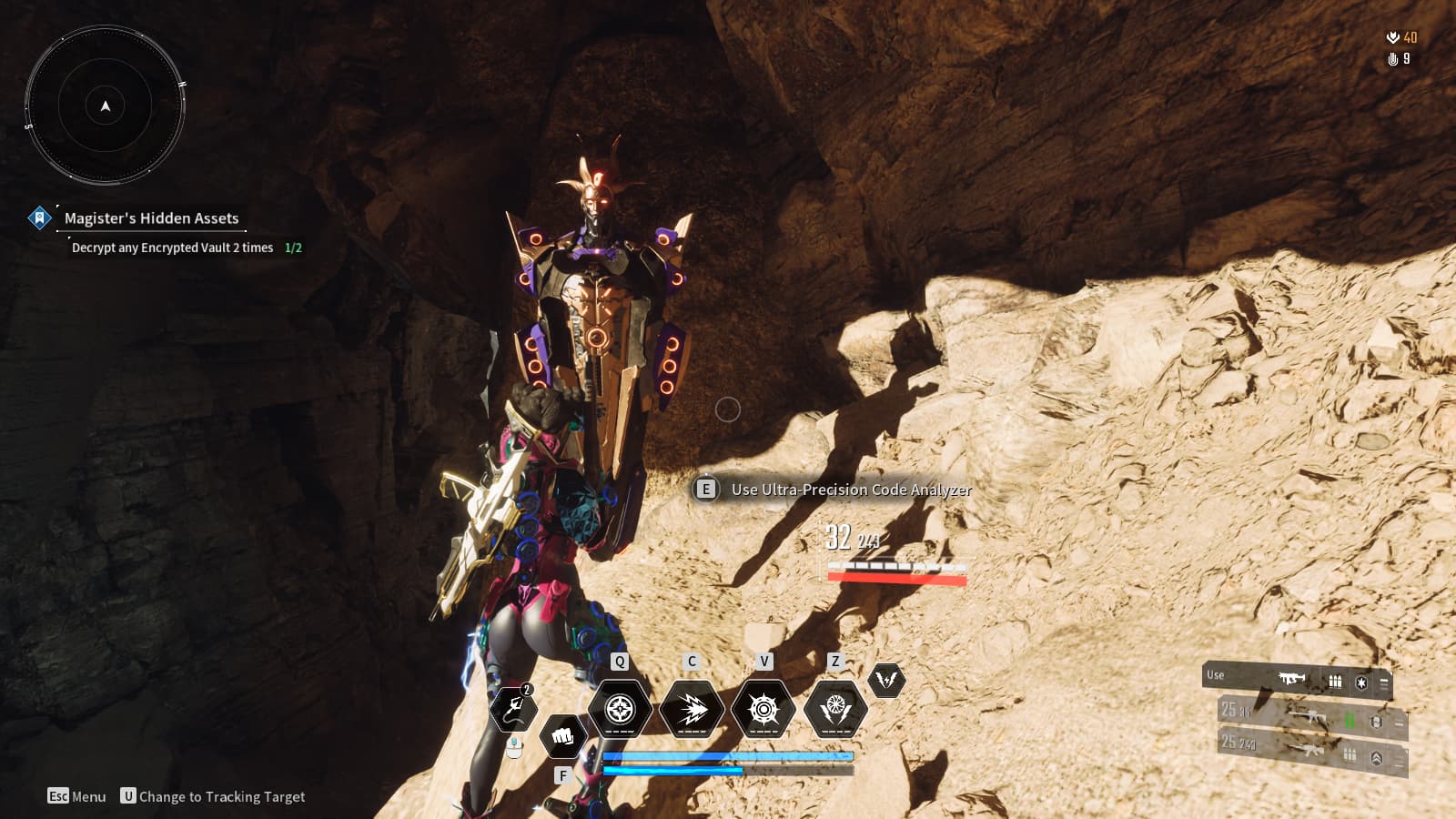The height and width of the screenshot is (819, 1456).
Task: Switch to the weapon with green ammo bars
Action: (x=1312, y=719)
